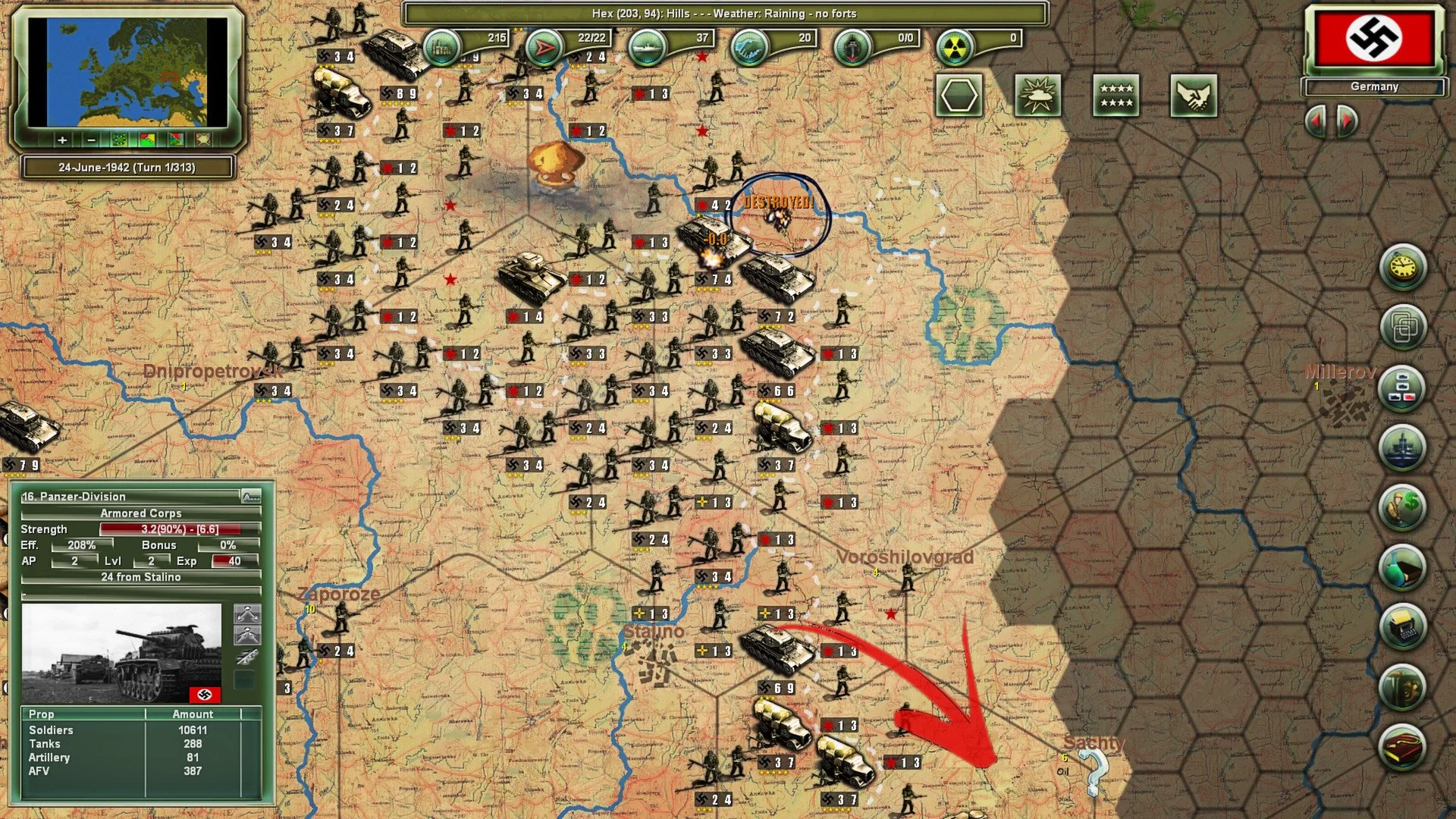
Task: Click the left arrow under the German flag
Action: tap(1313, 121)
